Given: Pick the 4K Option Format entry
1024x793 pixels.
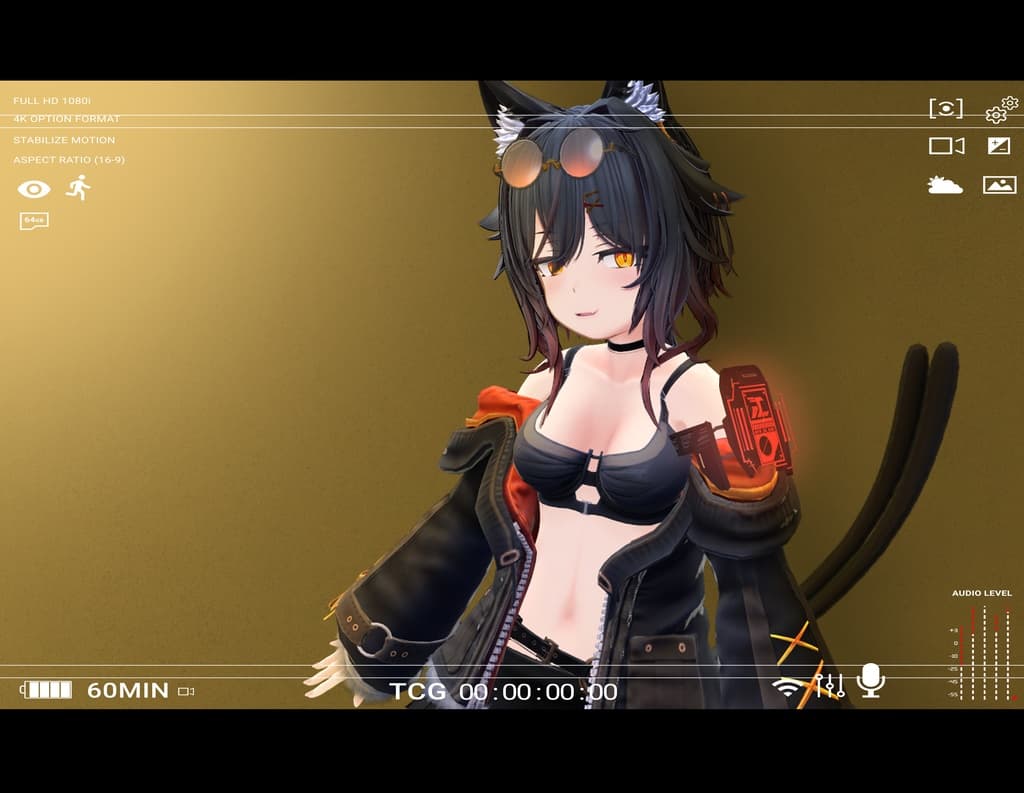Looking at the screenshot, I should 66,119.
